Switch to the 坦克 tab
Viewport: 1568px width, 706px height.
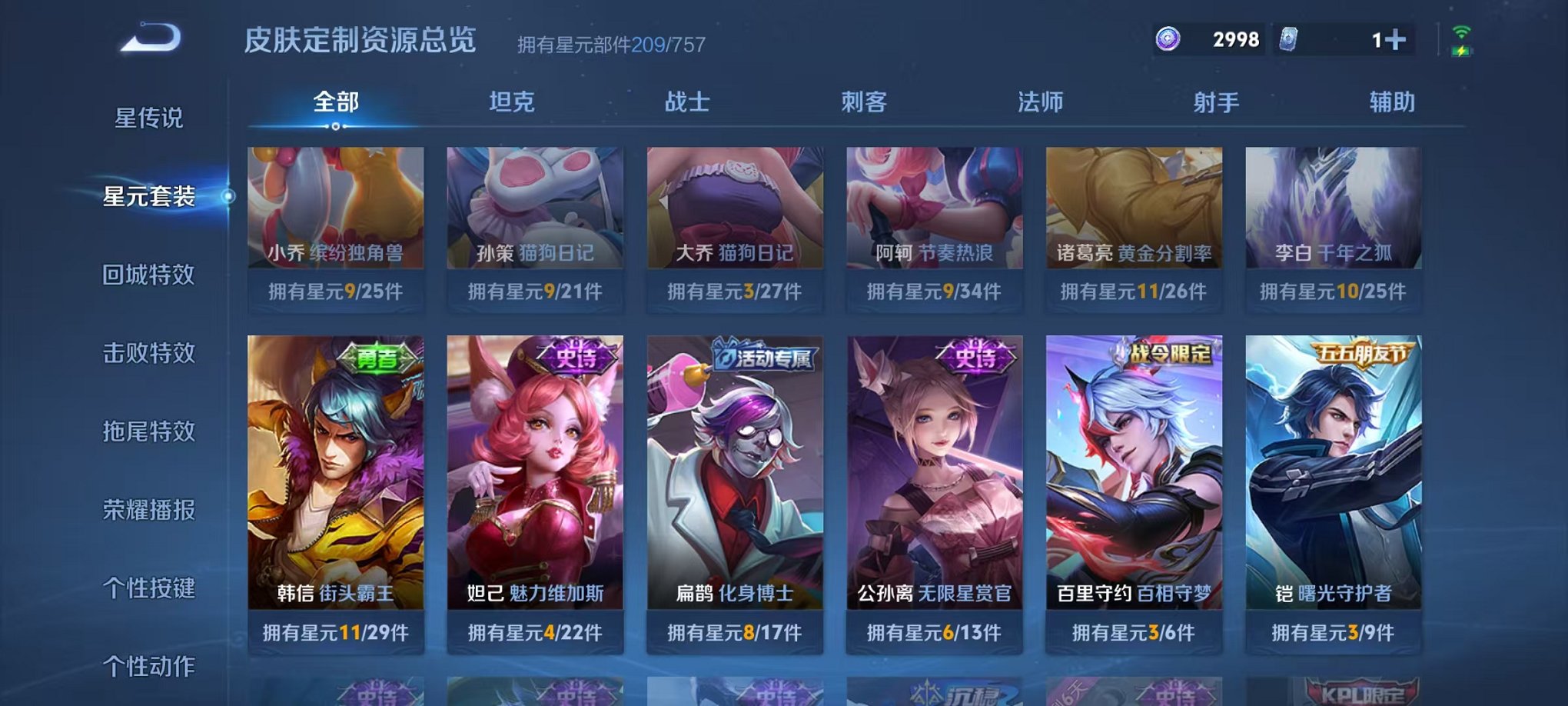pyautogui.click(x=513, y=101)
